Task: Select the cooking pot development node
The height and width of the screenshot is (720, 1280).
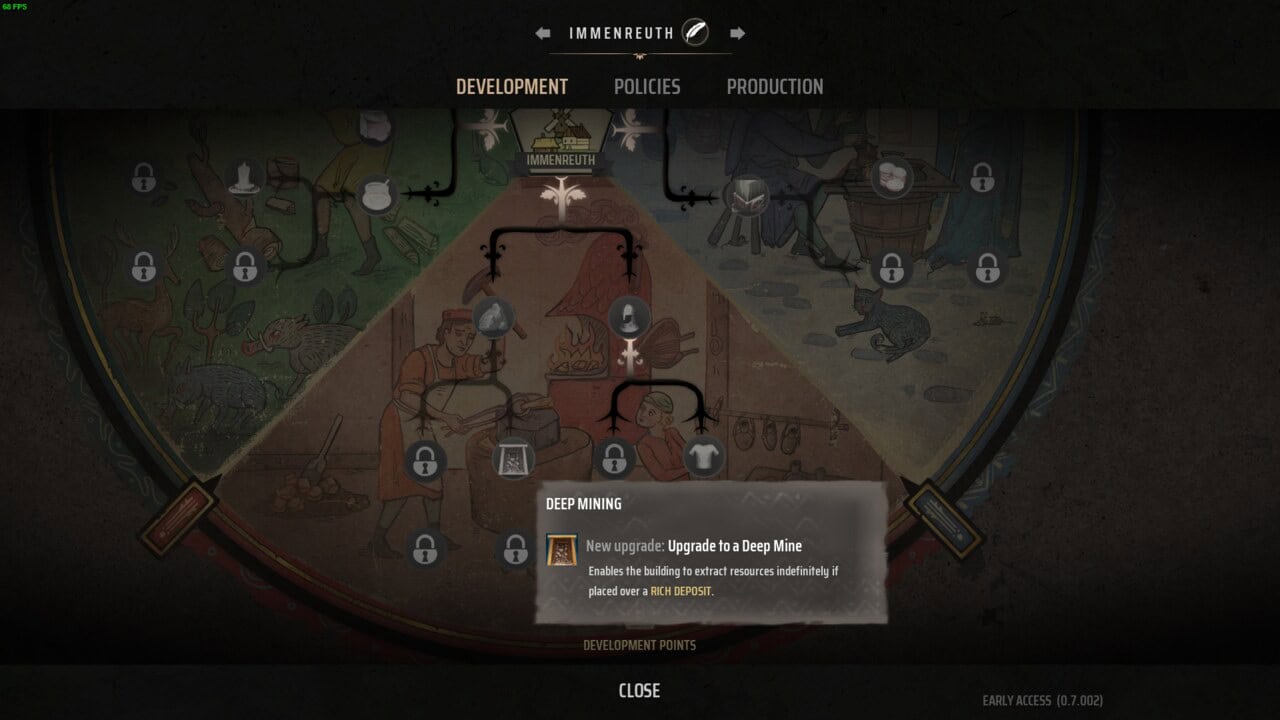Action: pos(378,194)
